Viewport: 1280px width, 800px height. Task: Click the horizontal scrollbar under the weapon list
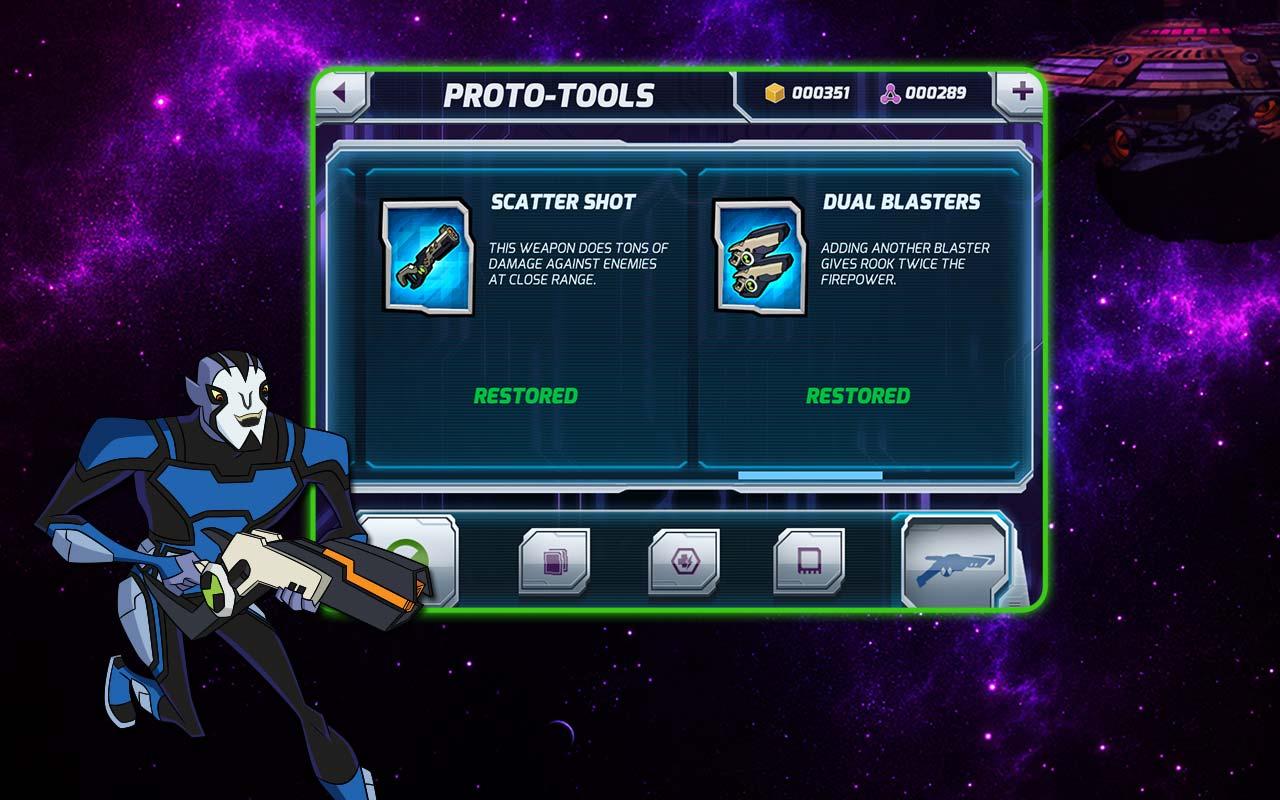click(810, 476)
